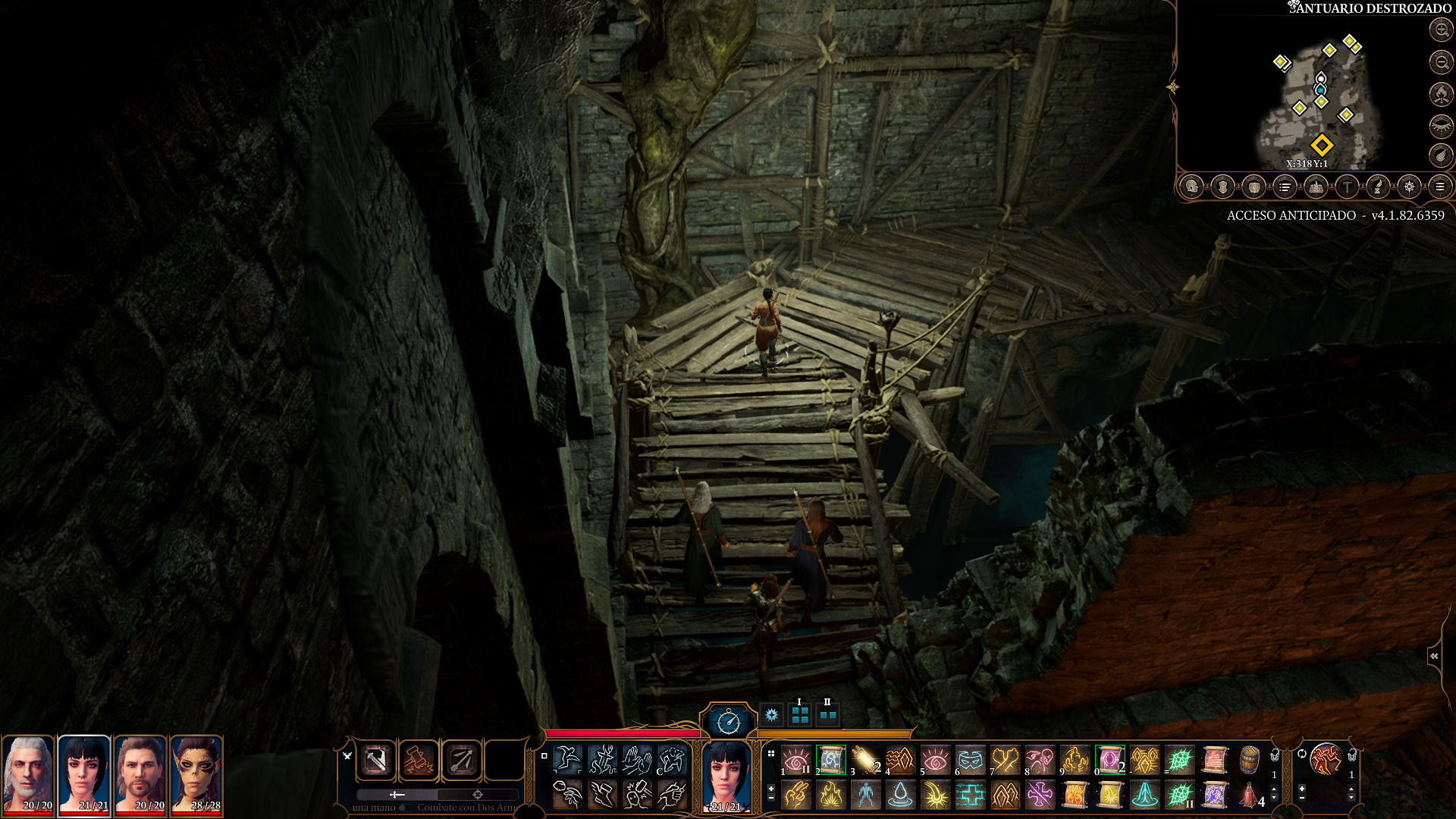Zoom out on the minimap
Image resolution: width=1456 pixels, height=819 pixels.
pyautogui.click(x=1441, y=62)
